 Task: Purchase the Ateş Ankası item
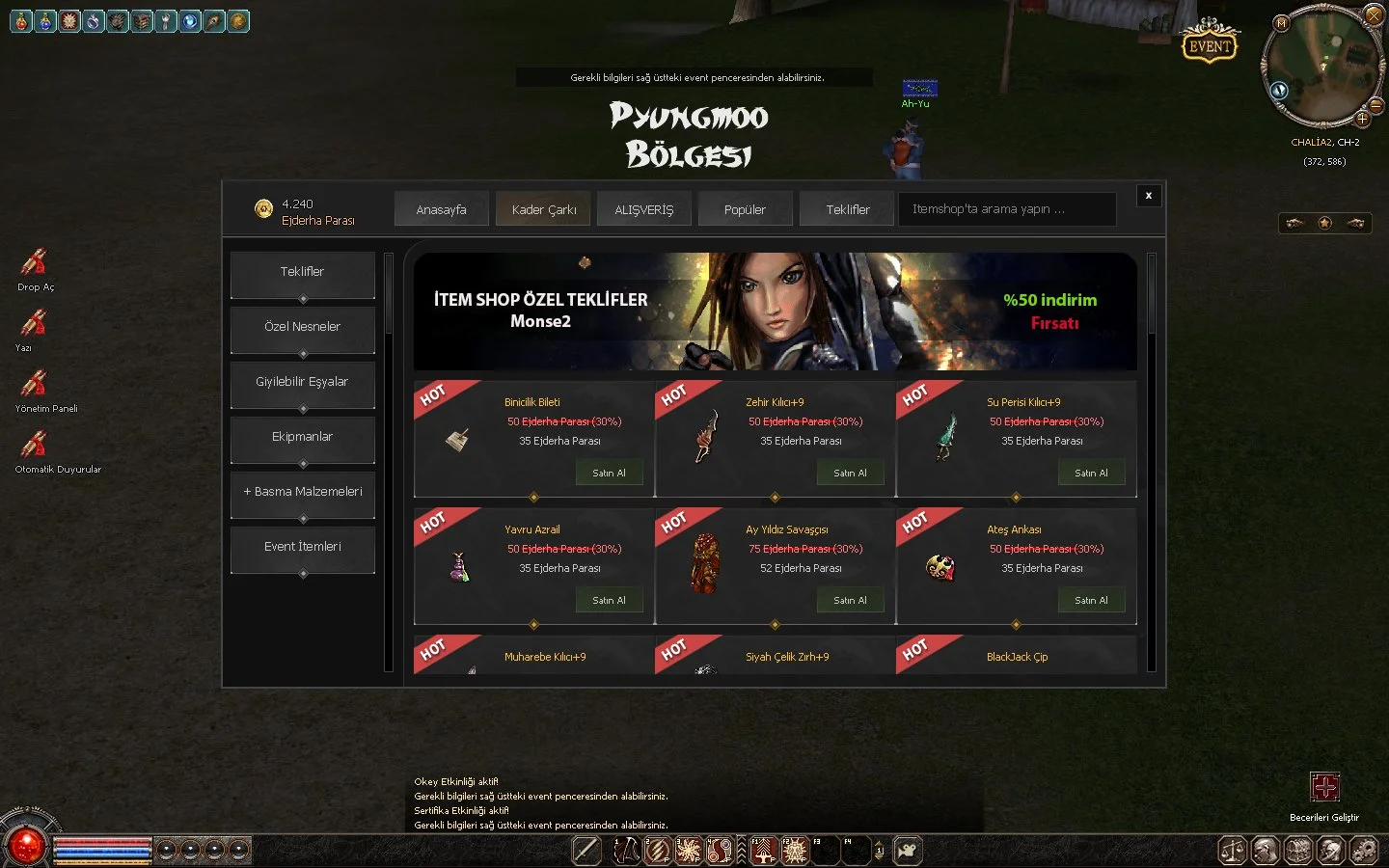click(1091, 600)
